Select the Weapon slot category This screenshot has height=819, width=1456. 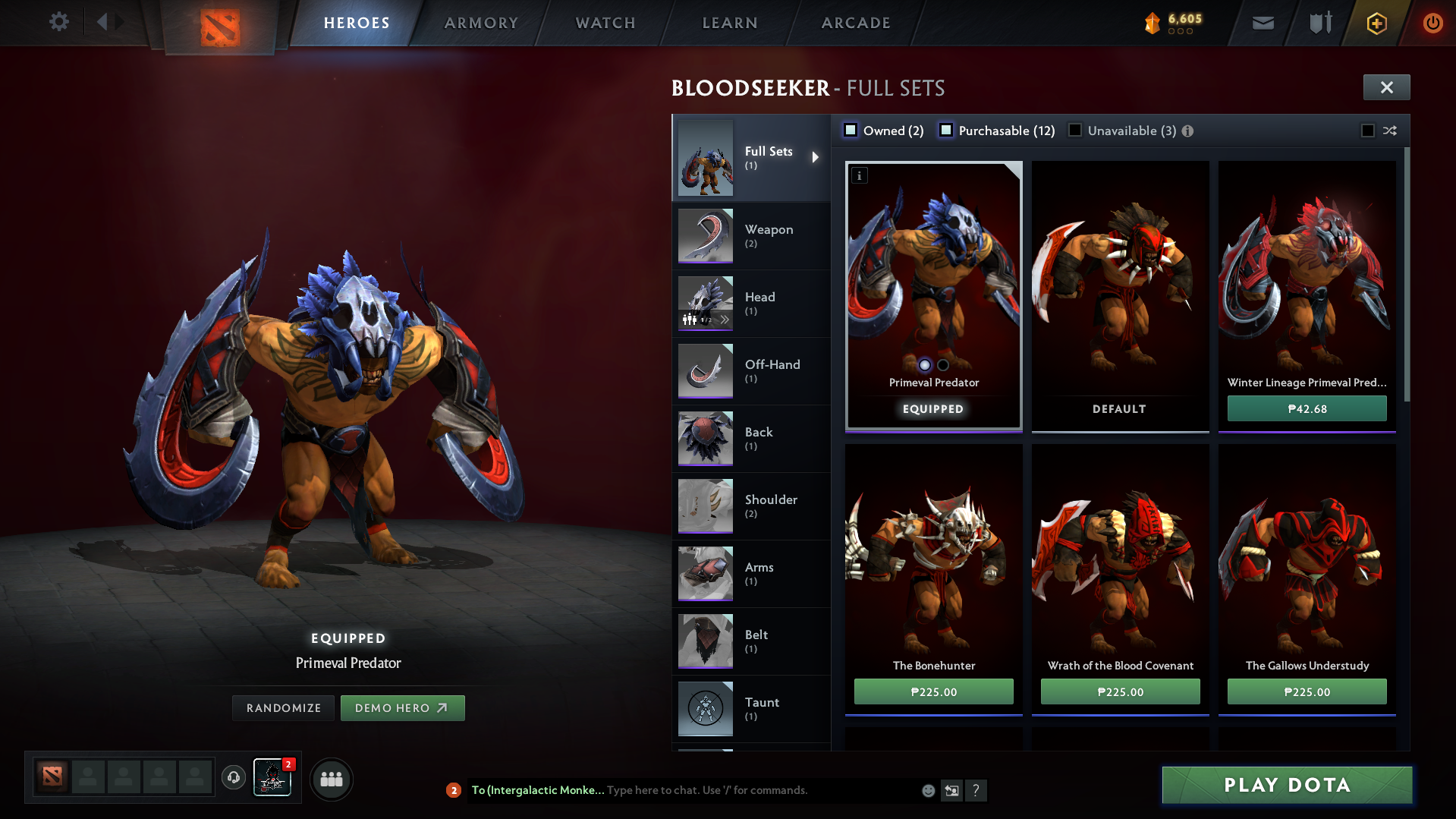click(x=750, y=235)
